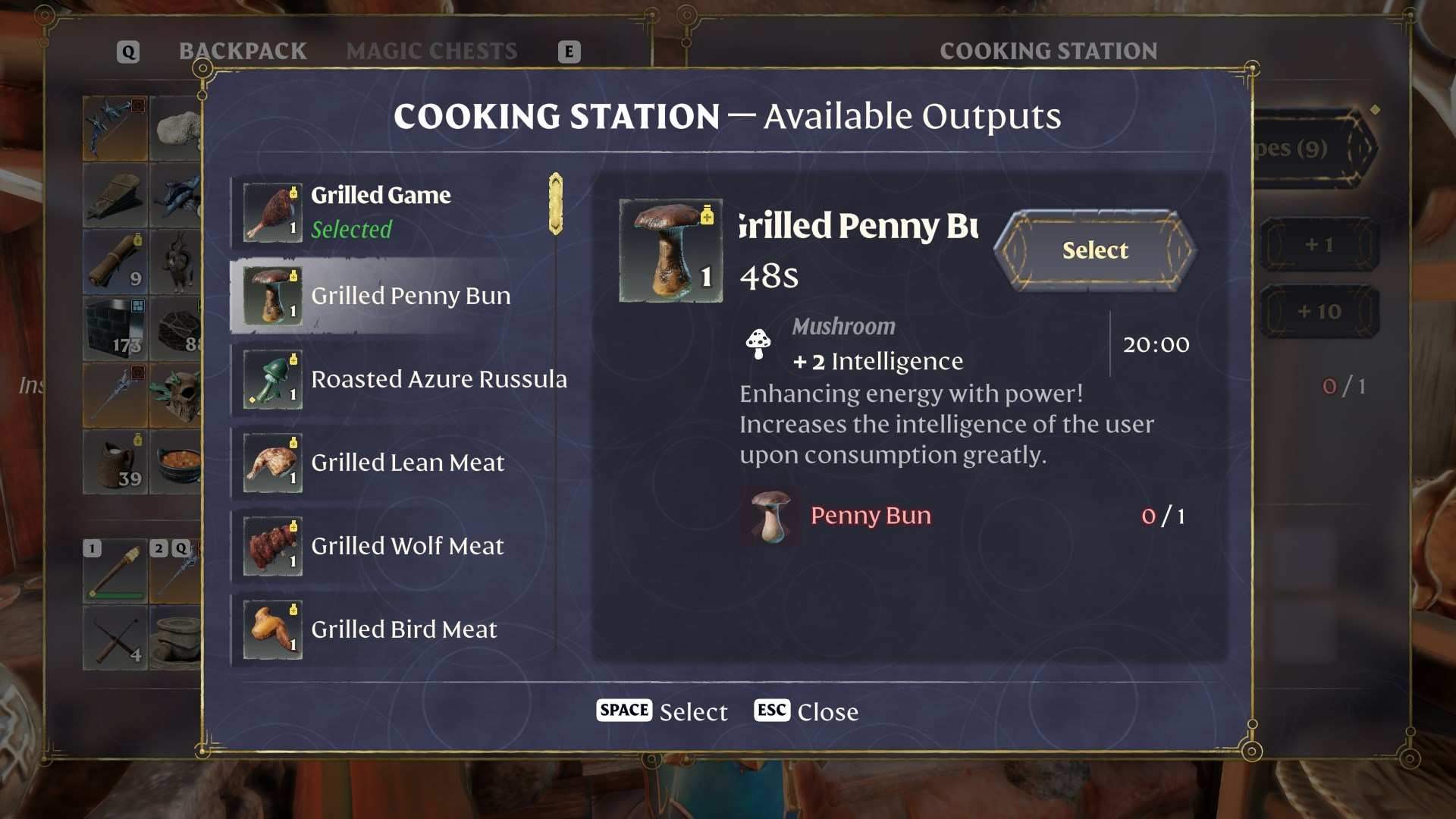Click the Penny Bun ingredient row
This screenshot has height=819, width=1456.
[963, 516]
